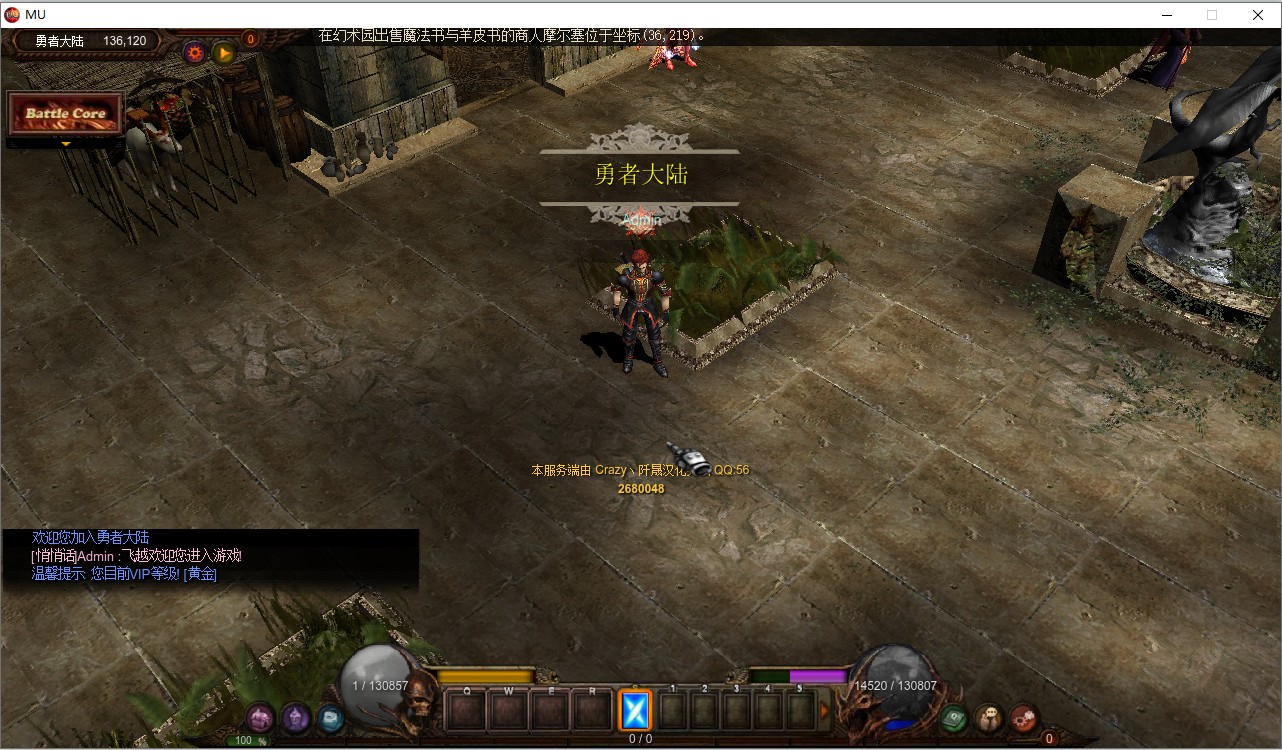Screen dimensions: 1282x750
Task: Minimize the MU window
Action: point(1166,15)
